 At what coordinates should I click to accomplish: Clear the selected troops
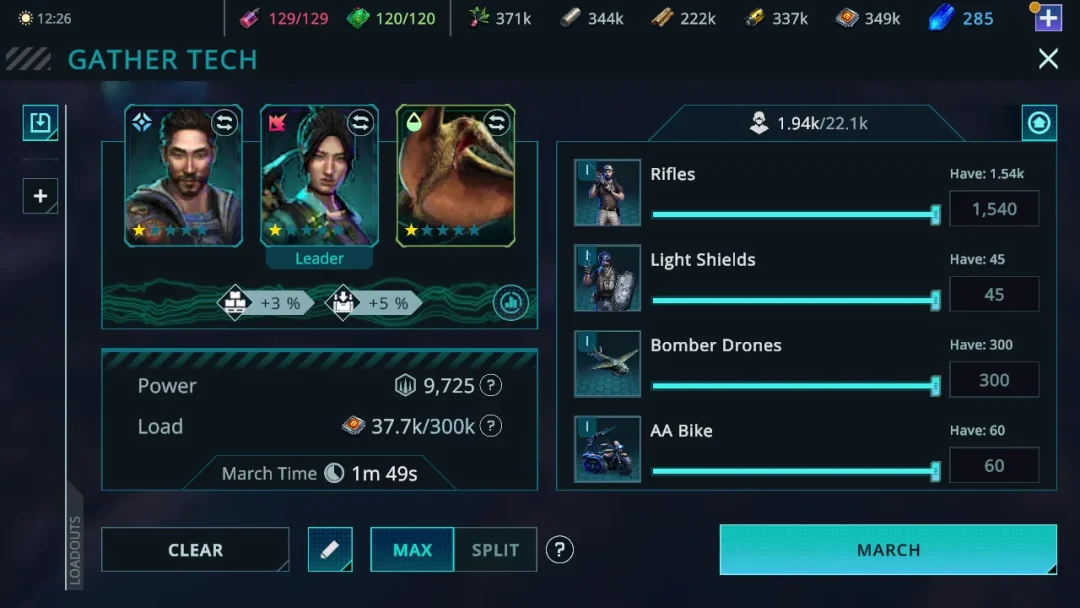click(x=195, y=550)
